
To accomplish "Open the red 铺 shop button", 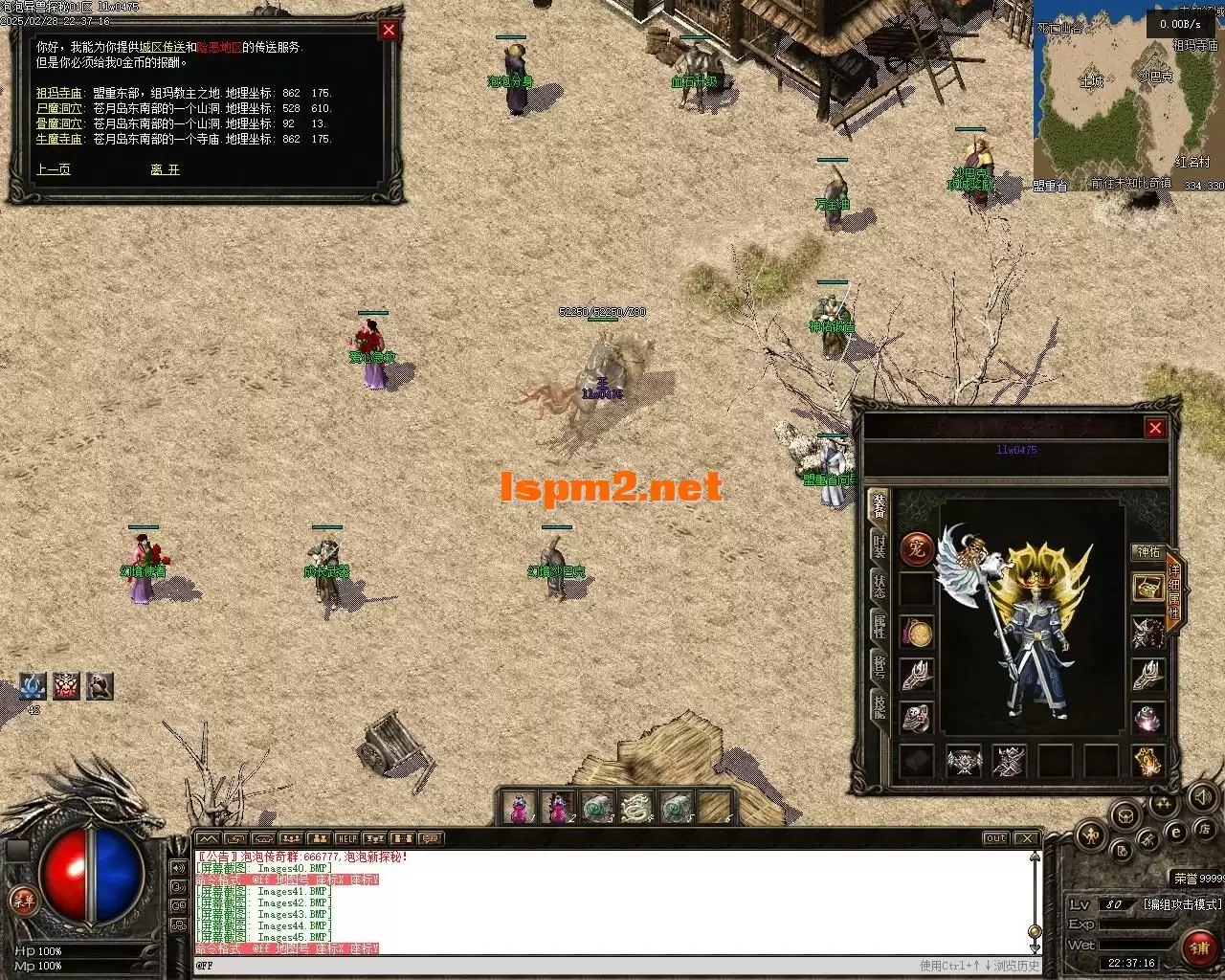I will pos(1198,947).
